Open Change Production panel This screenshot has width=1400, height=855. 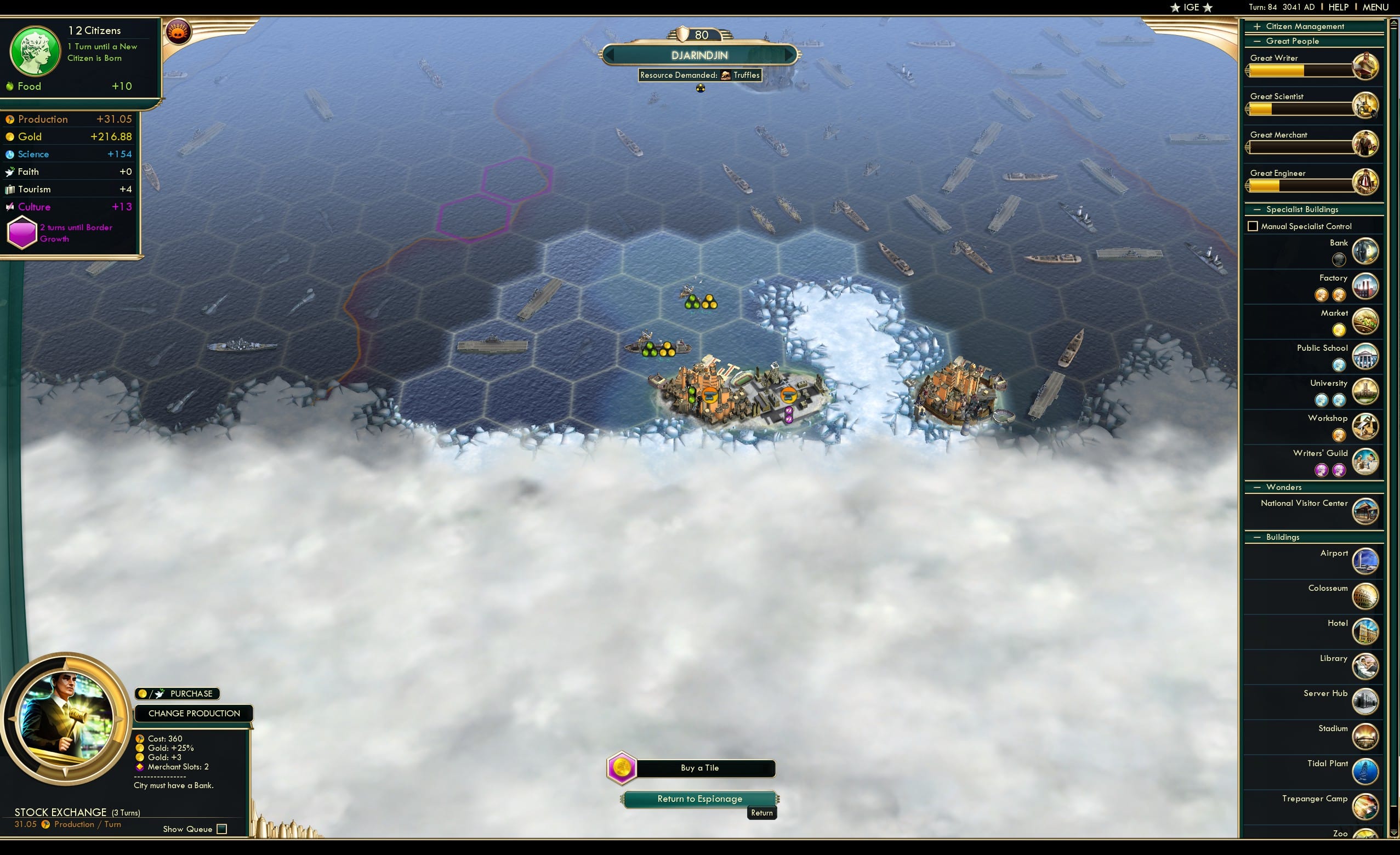[x=194, y=713]
